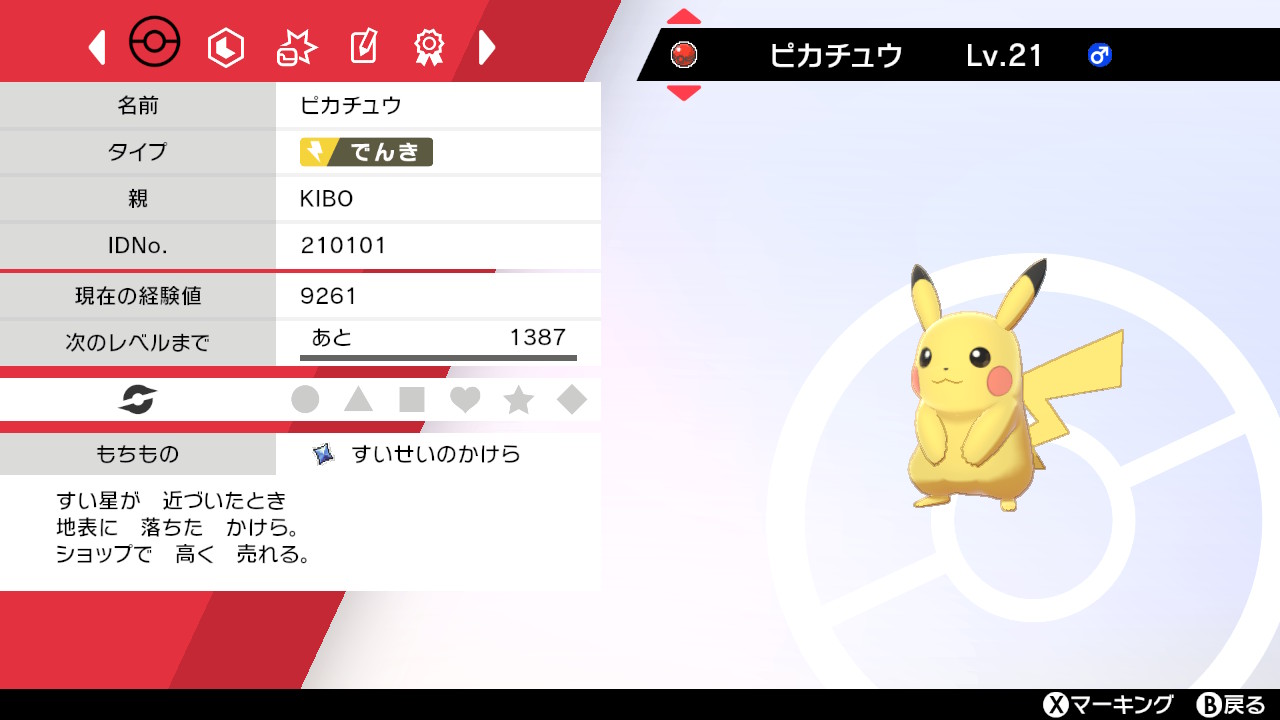1280x720 pixels.
Task: Toggle the circle marking
Action: (306, 399)
